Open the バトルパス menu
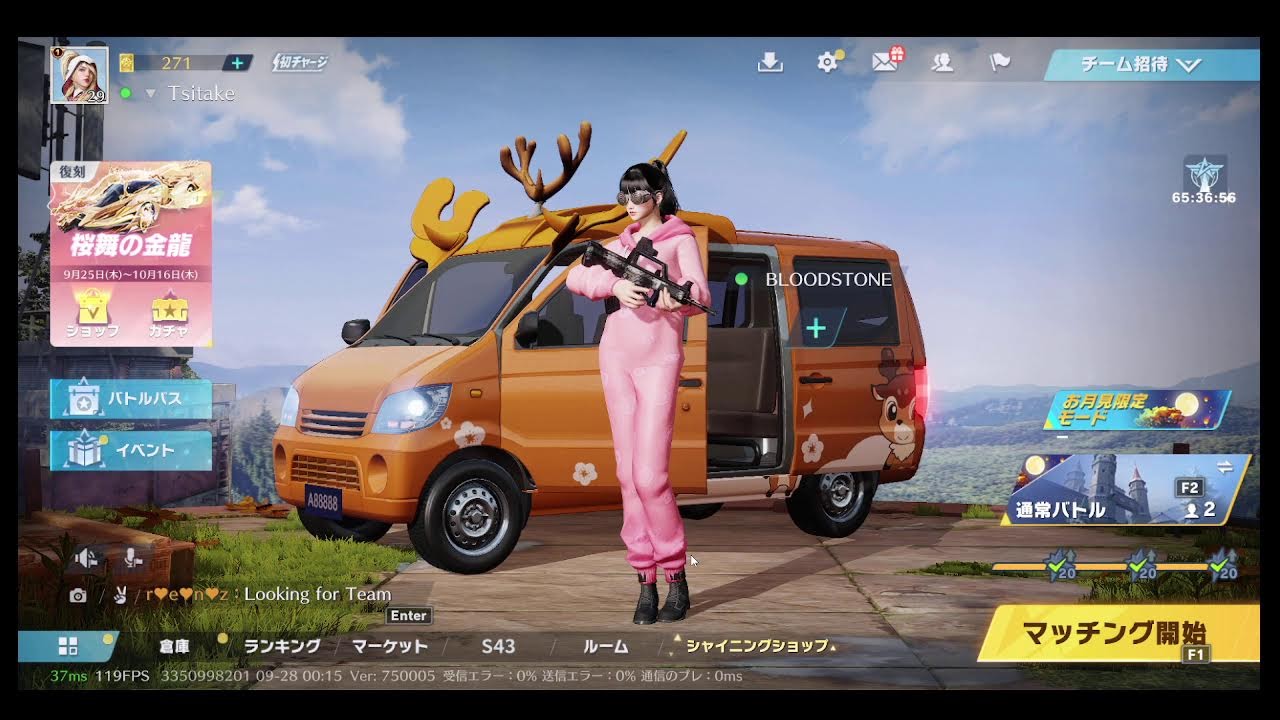The image size is (1280, 720). [x=130, y=399]
